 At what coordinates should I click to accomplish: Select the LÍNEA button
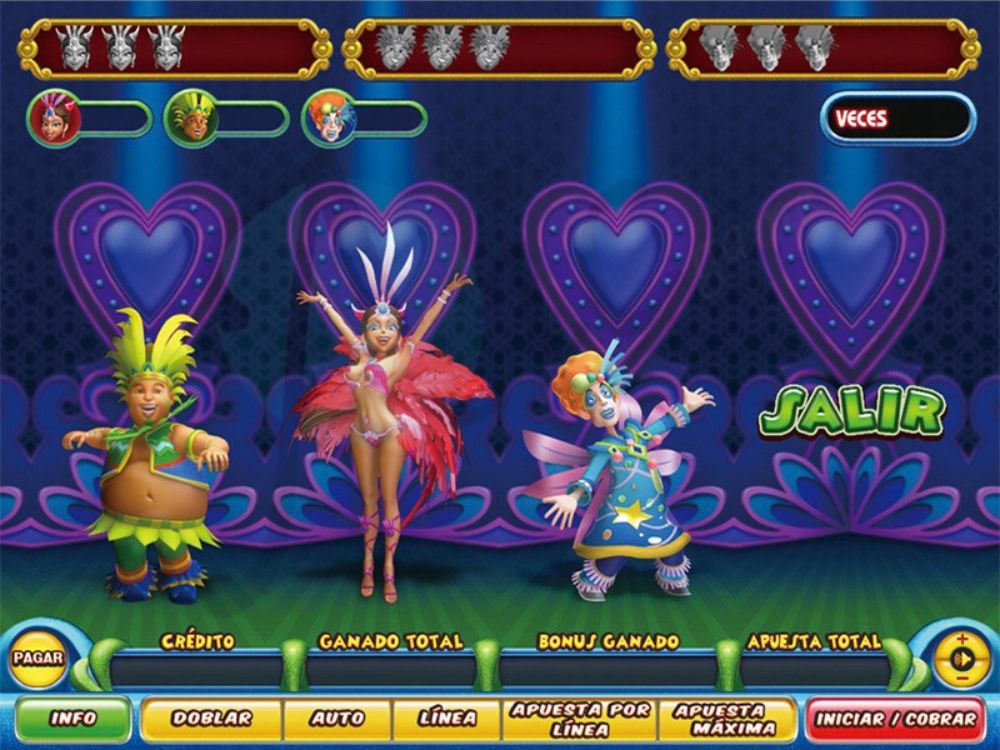point(446,718)
